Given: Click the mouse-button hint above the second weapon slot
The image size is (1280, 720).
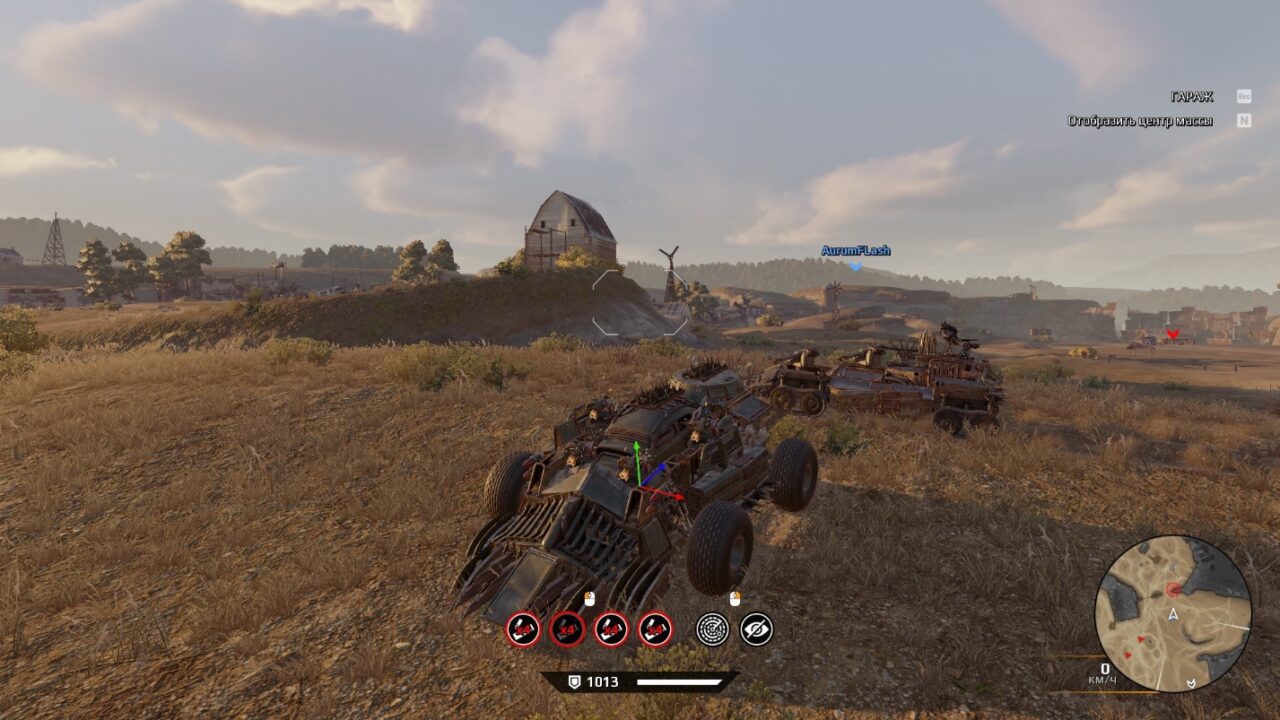Looking at the screenshot, I should point(589,600).
